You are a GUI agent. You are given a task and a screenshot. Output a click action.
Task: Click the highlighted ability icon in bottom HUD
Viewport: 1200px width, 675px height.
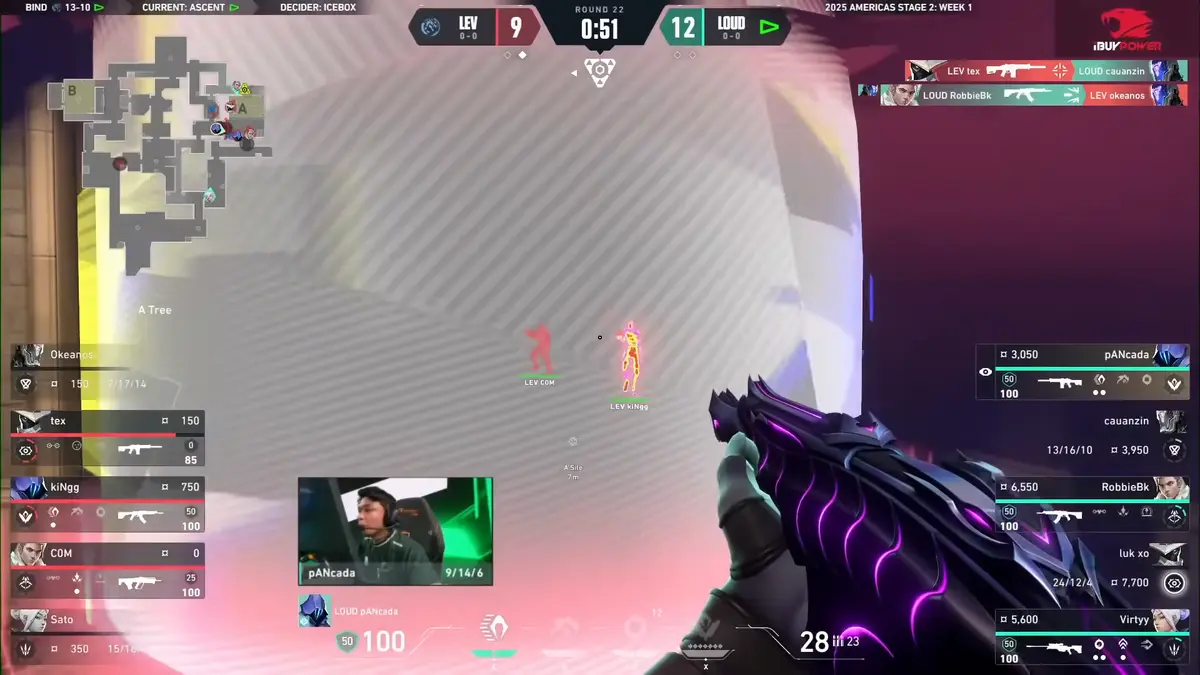pos(493,629)
